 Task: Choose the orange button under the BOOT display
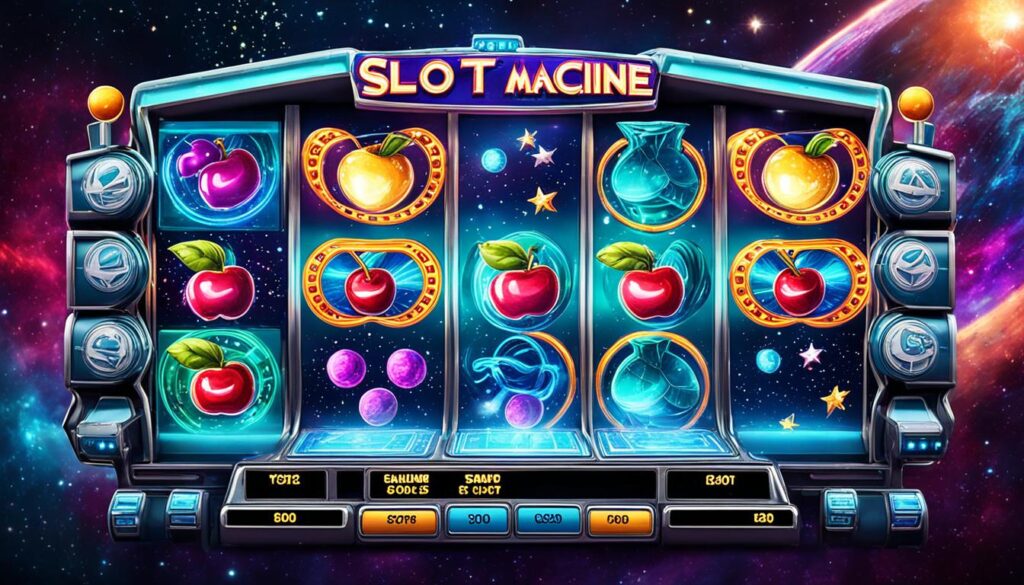tap(620, 520)
